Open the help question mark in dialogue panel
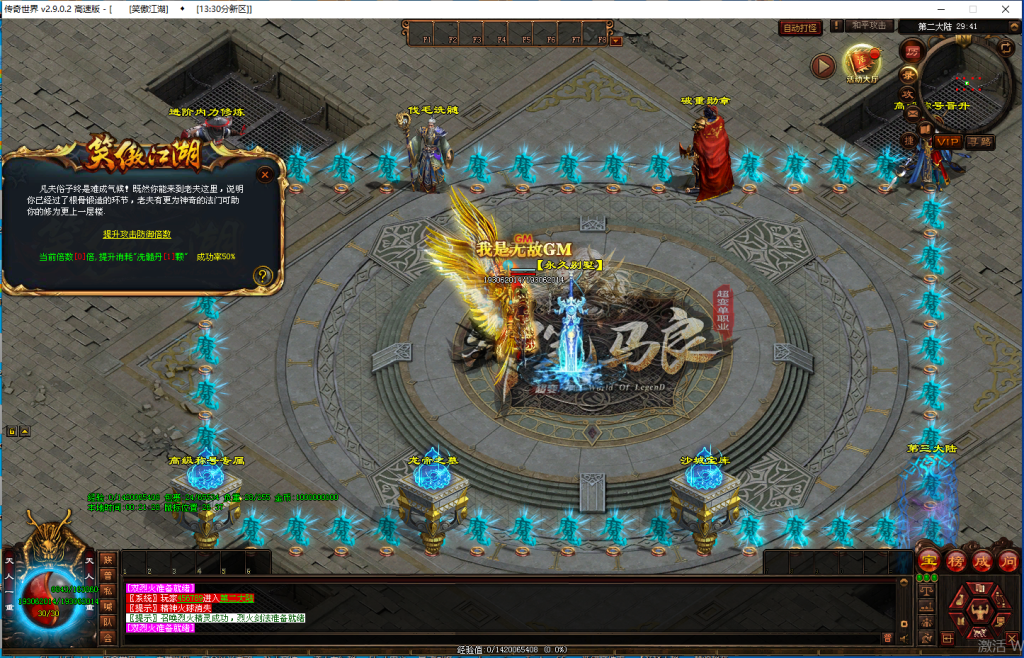 (x=263, y=275)
